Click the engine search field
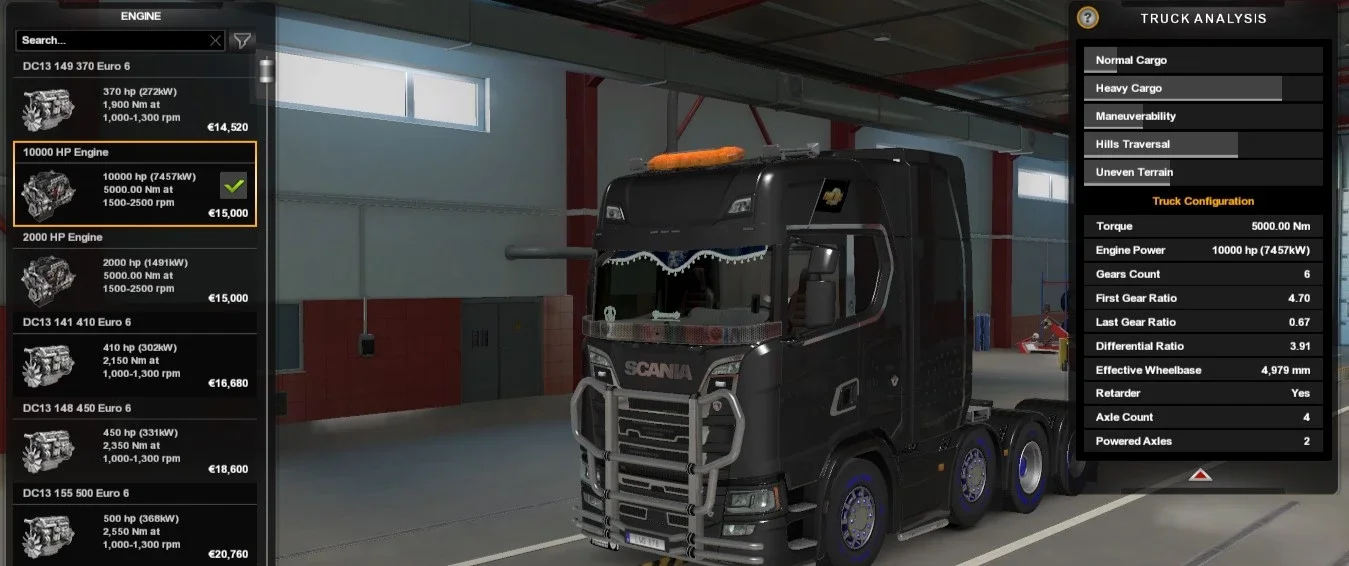 click(x=110, y=40)
